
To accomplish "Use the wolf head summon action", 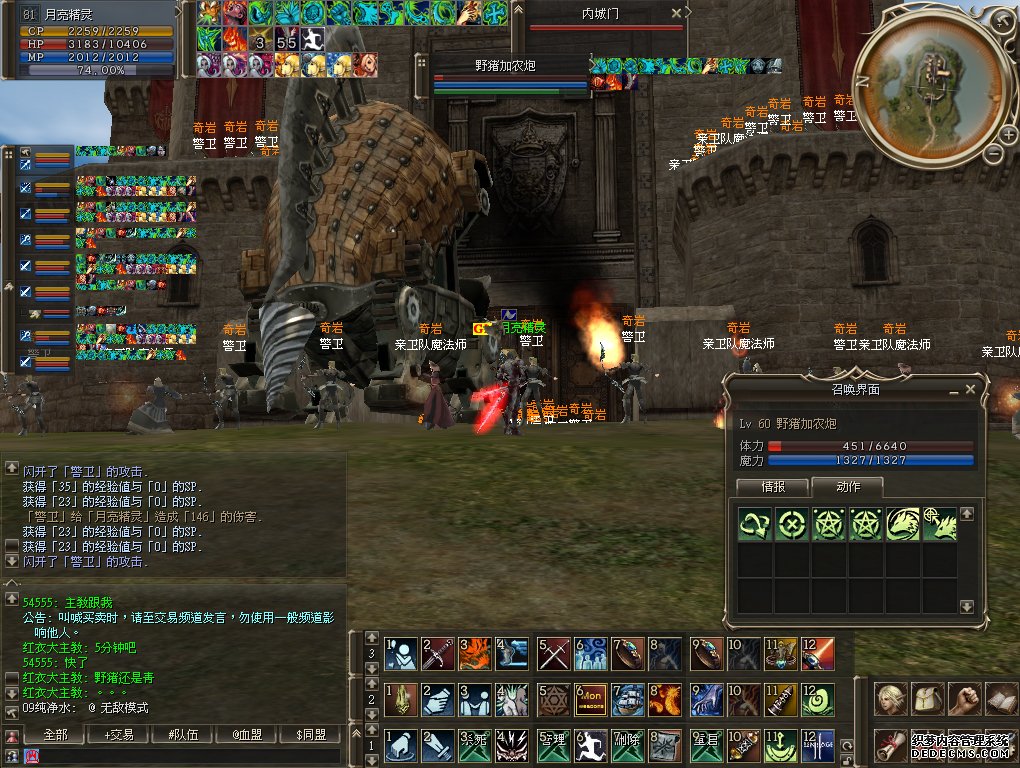I will 903,524.
